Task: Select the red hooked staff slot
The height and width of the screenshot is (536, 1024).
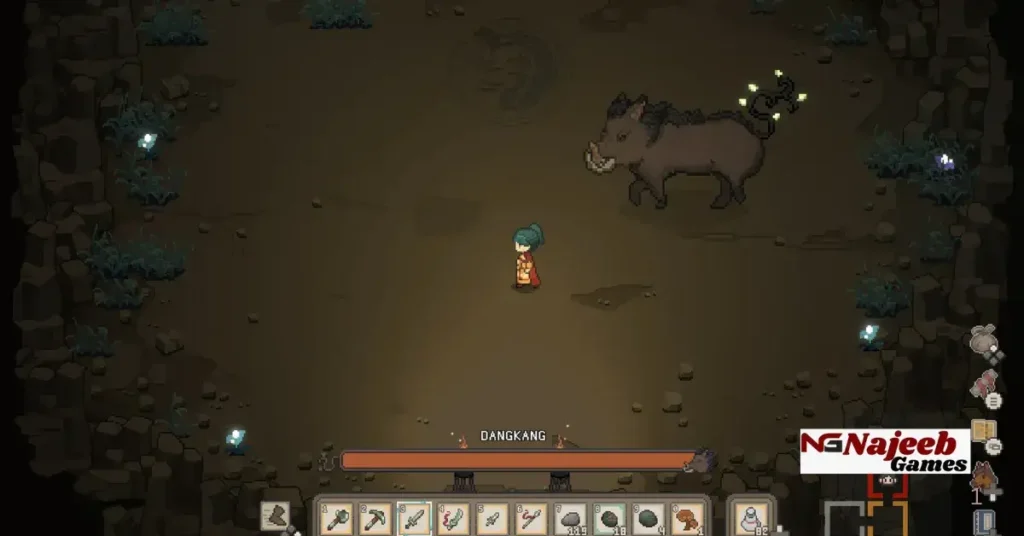Action: (x=531, y=518)
